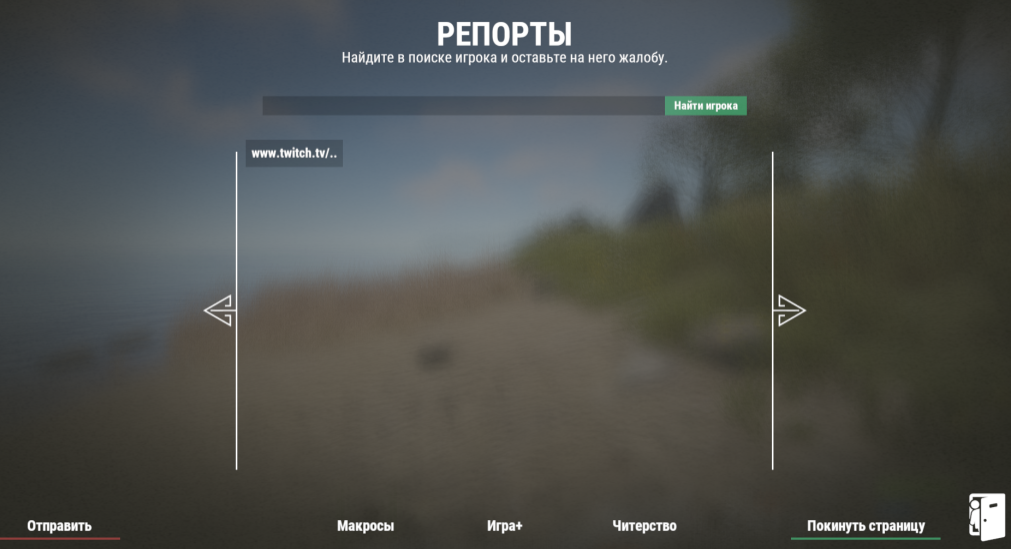Select the www.twitch.tv player entry
This screenshot has width=1011, height=549.
click(294, 154)
